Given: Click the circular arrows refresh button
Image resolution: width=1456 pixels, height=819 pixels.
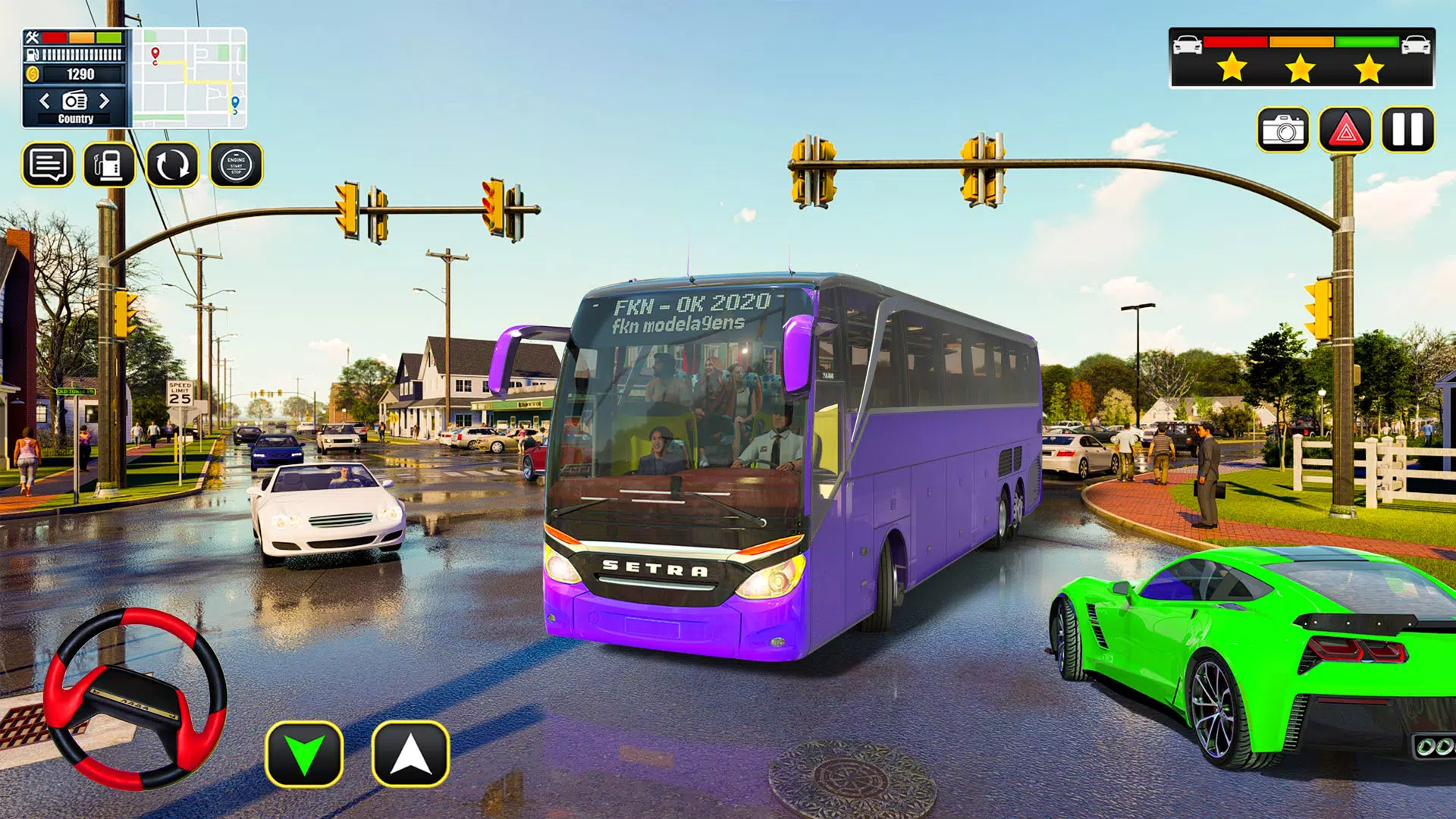Looking at the screenshot, I should click(172, 165).
